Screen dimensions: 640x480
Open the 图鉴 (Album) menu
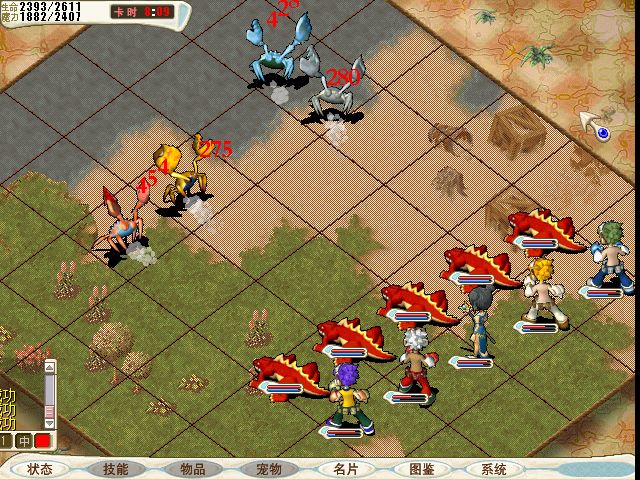pos(421,469)
